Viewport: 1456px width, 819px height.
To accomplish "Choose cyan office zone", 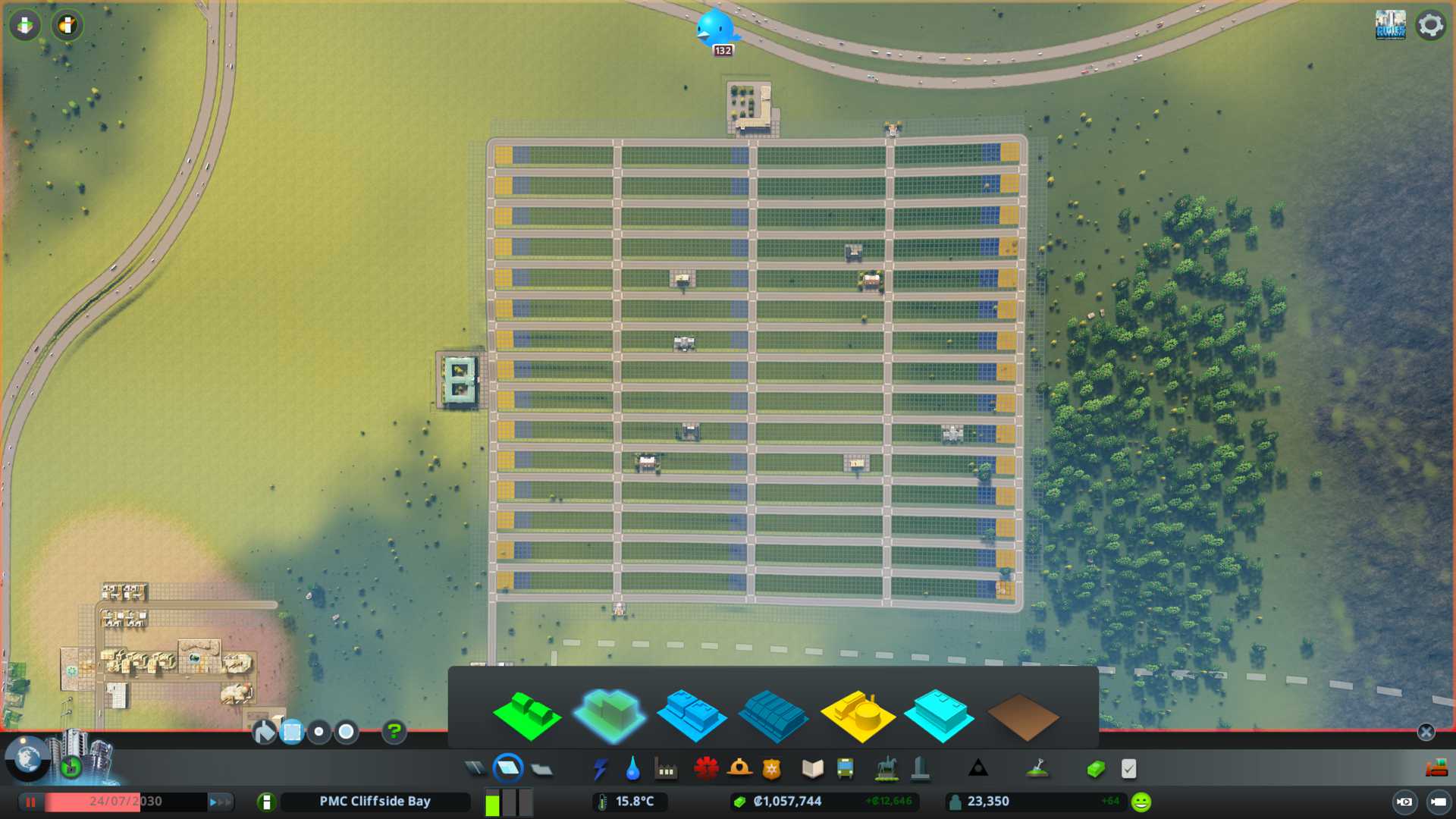I will pyautogui.click(x=939, y=716).
